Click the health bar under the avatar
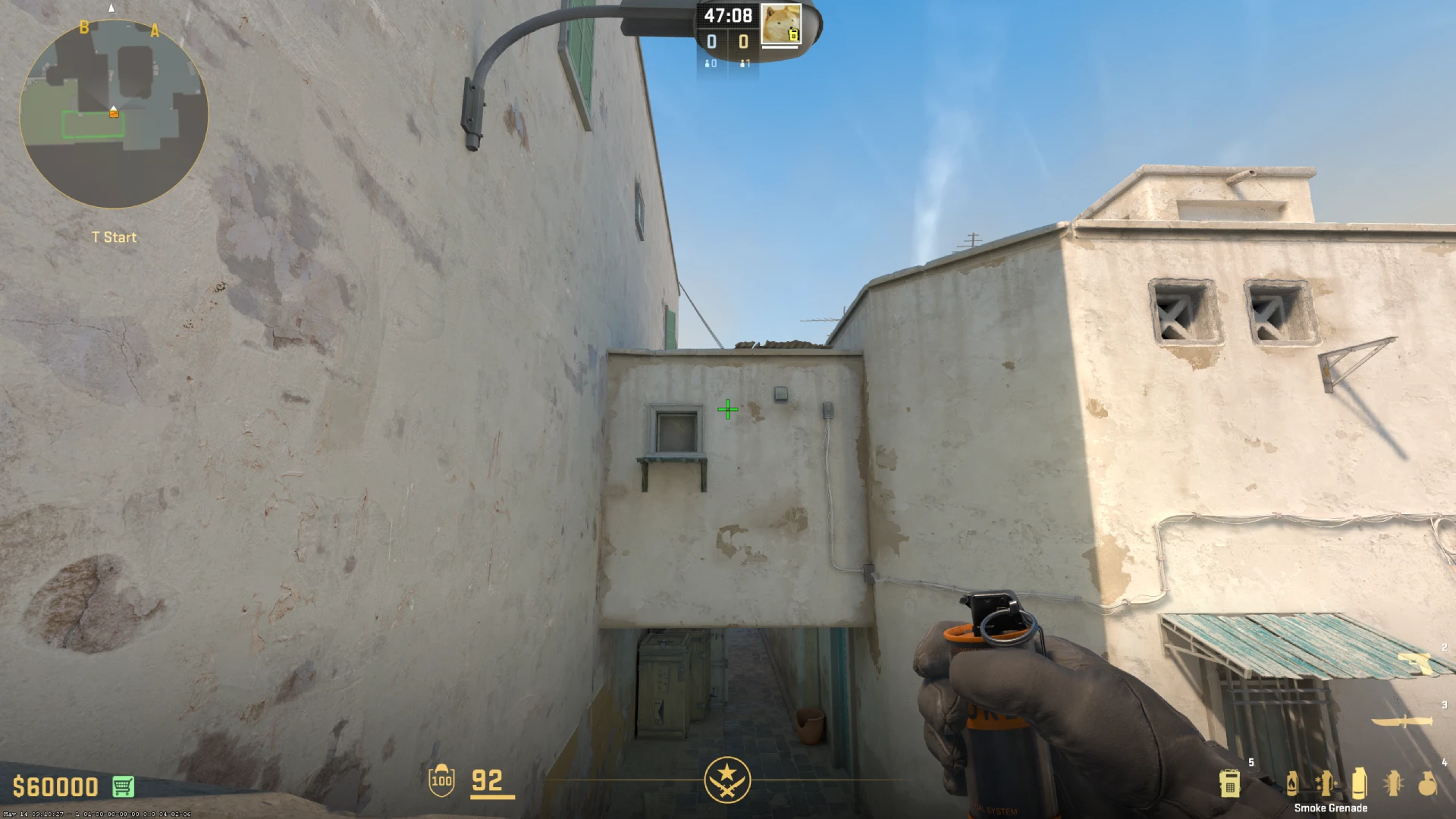This screenshot has width=1456, height=819. pos(780,47)
